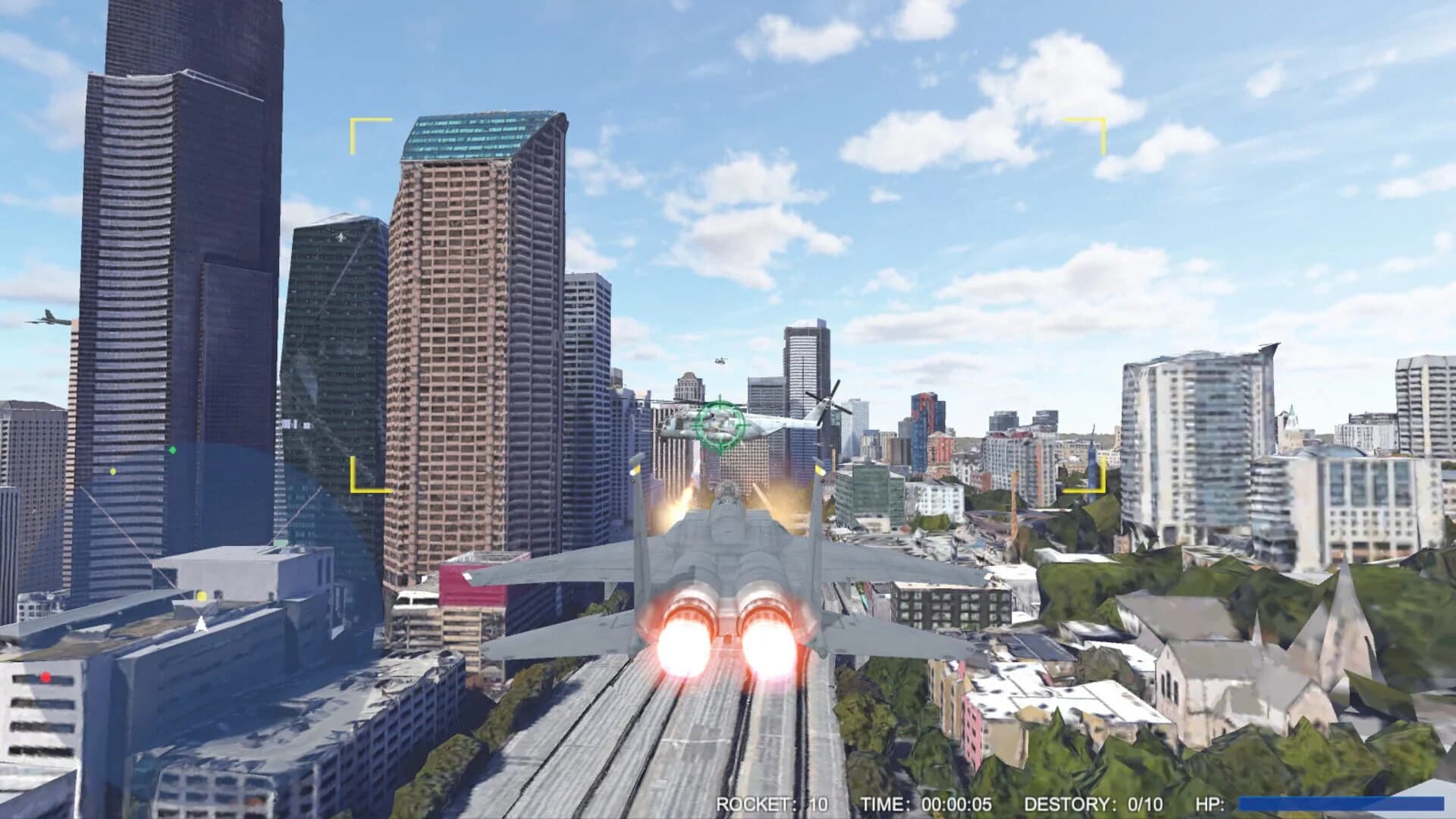Click the yellow square marker on the building roof

point(201,597)
